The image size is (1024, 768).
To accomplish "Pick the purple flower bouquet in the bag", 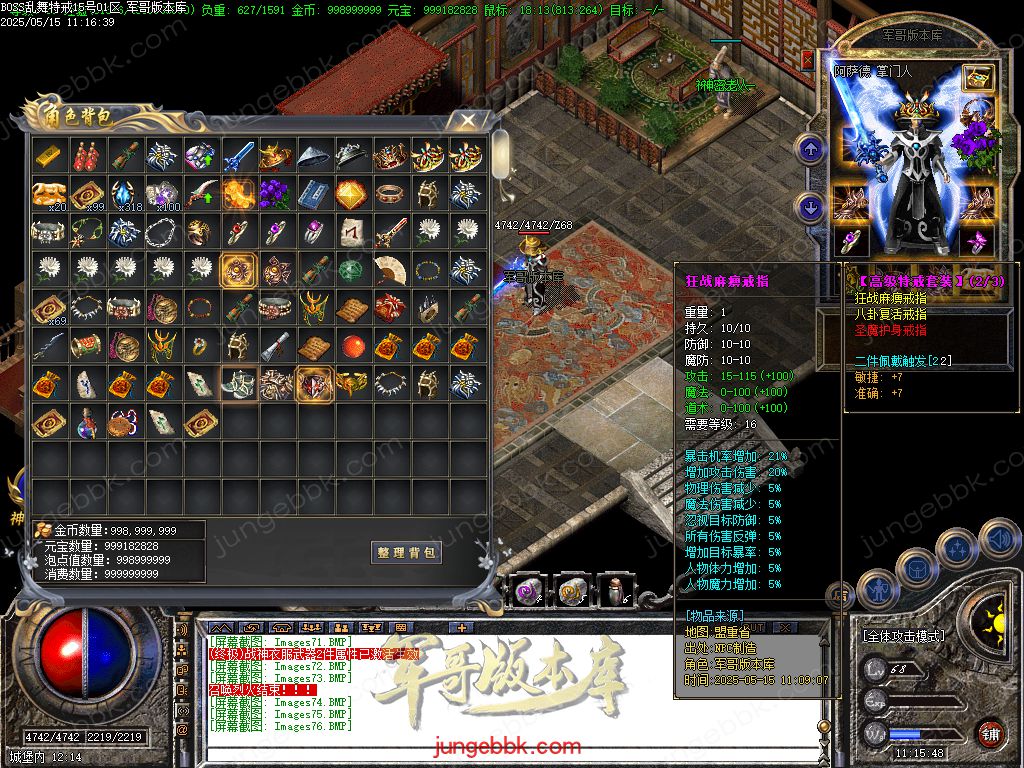I will pos(277,194).
